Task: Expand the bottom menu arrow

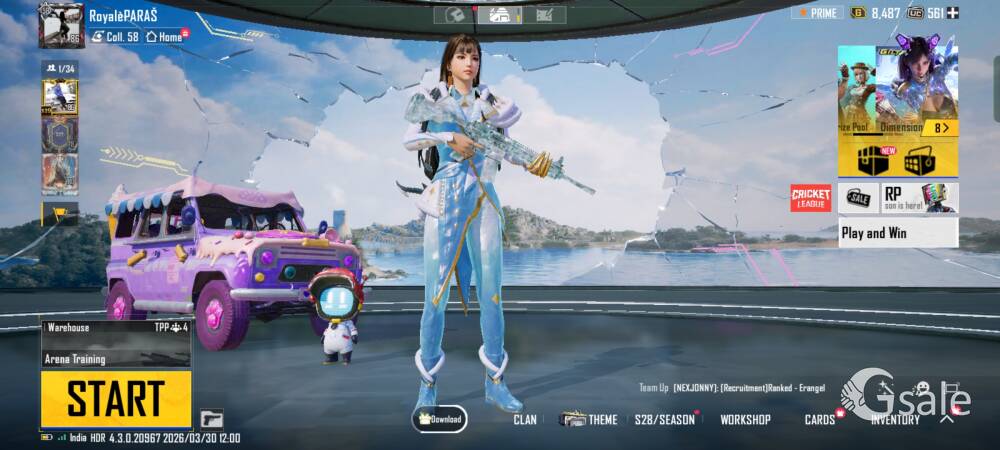Action: pos(946,419)
